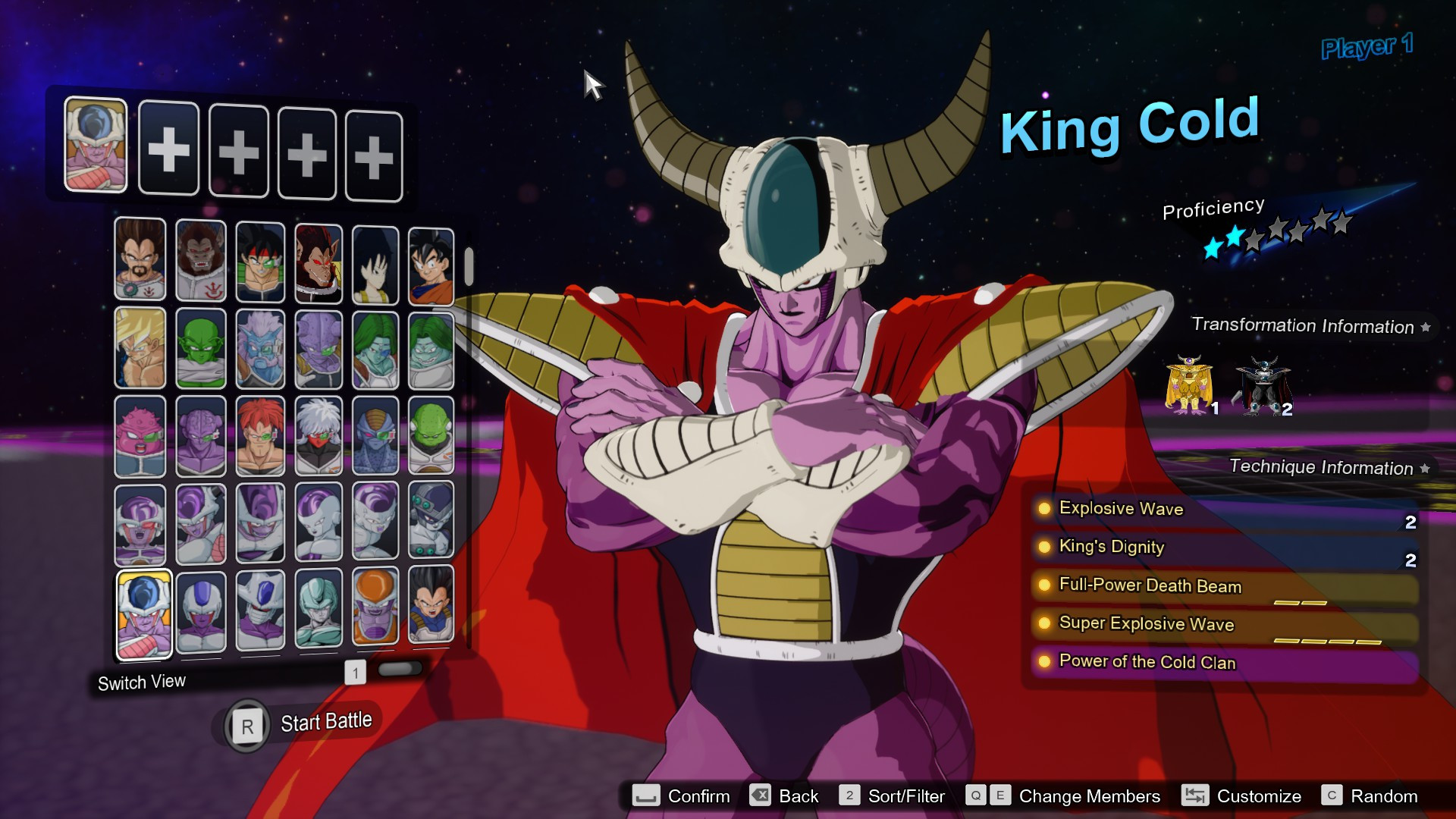Select the Final Form Frieza portrait
The height and width of the screenshot is (819, 1456).
[318, 523]
